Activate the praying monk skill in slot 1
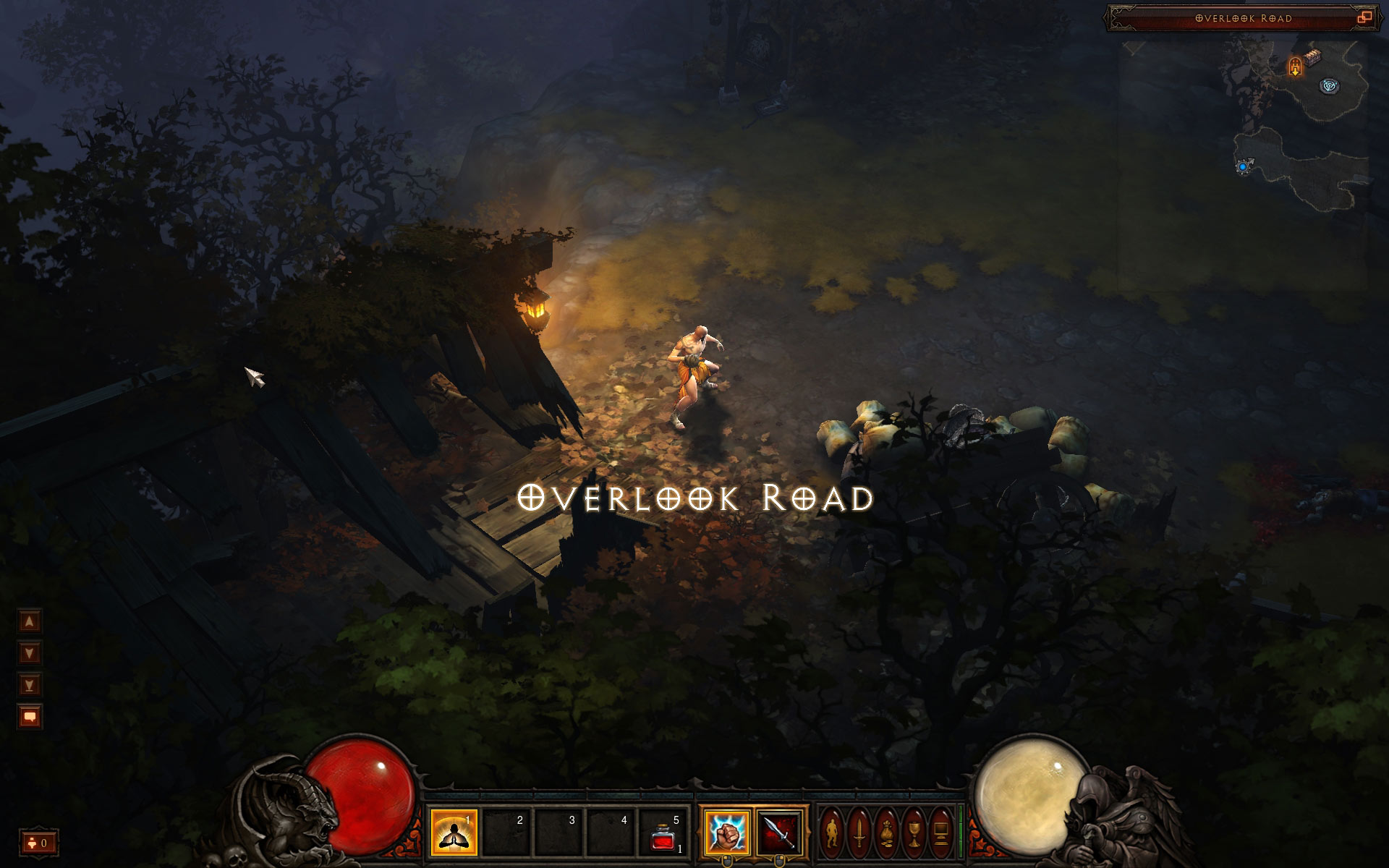Screen dimensions: 1389x868 [x=454, y=833]
